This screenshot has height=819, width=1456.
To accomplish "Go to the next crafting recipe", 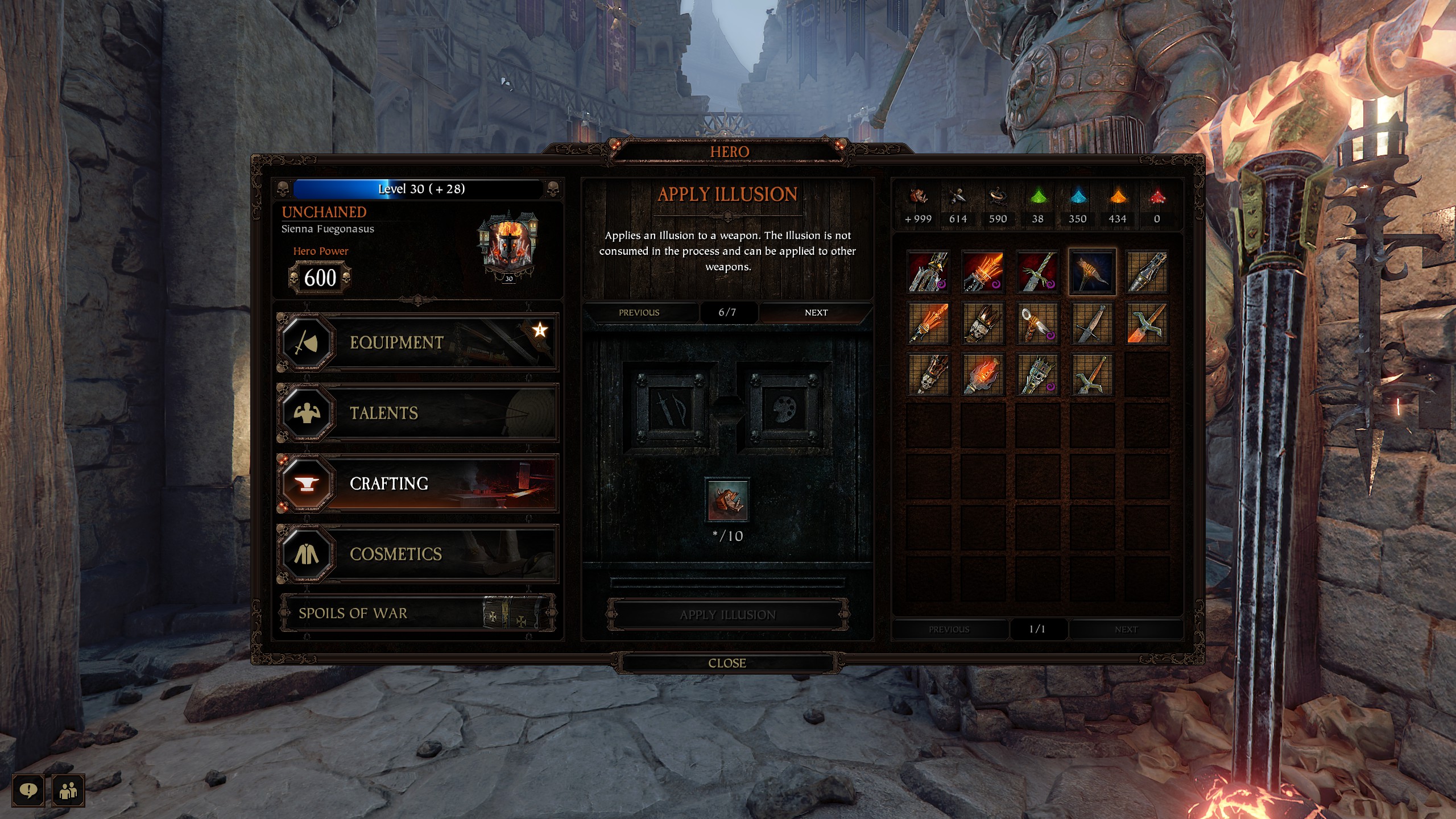I will tap(816, 312).
